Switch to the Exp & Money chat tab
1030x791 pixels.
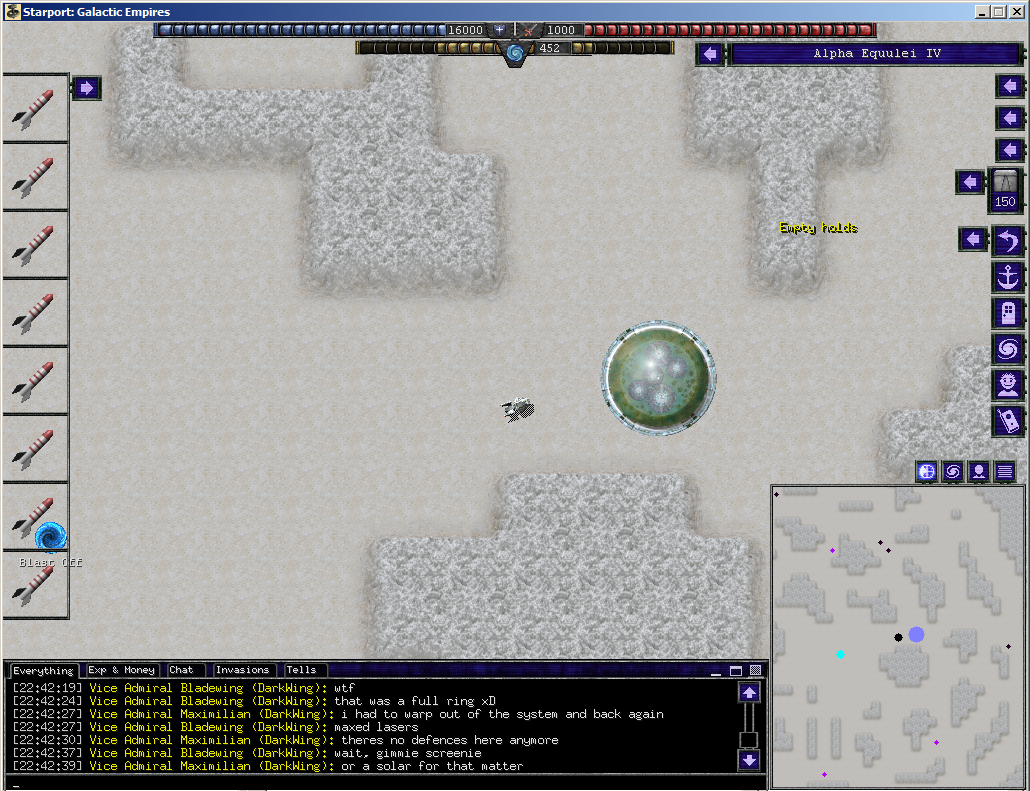coord(121,670)
